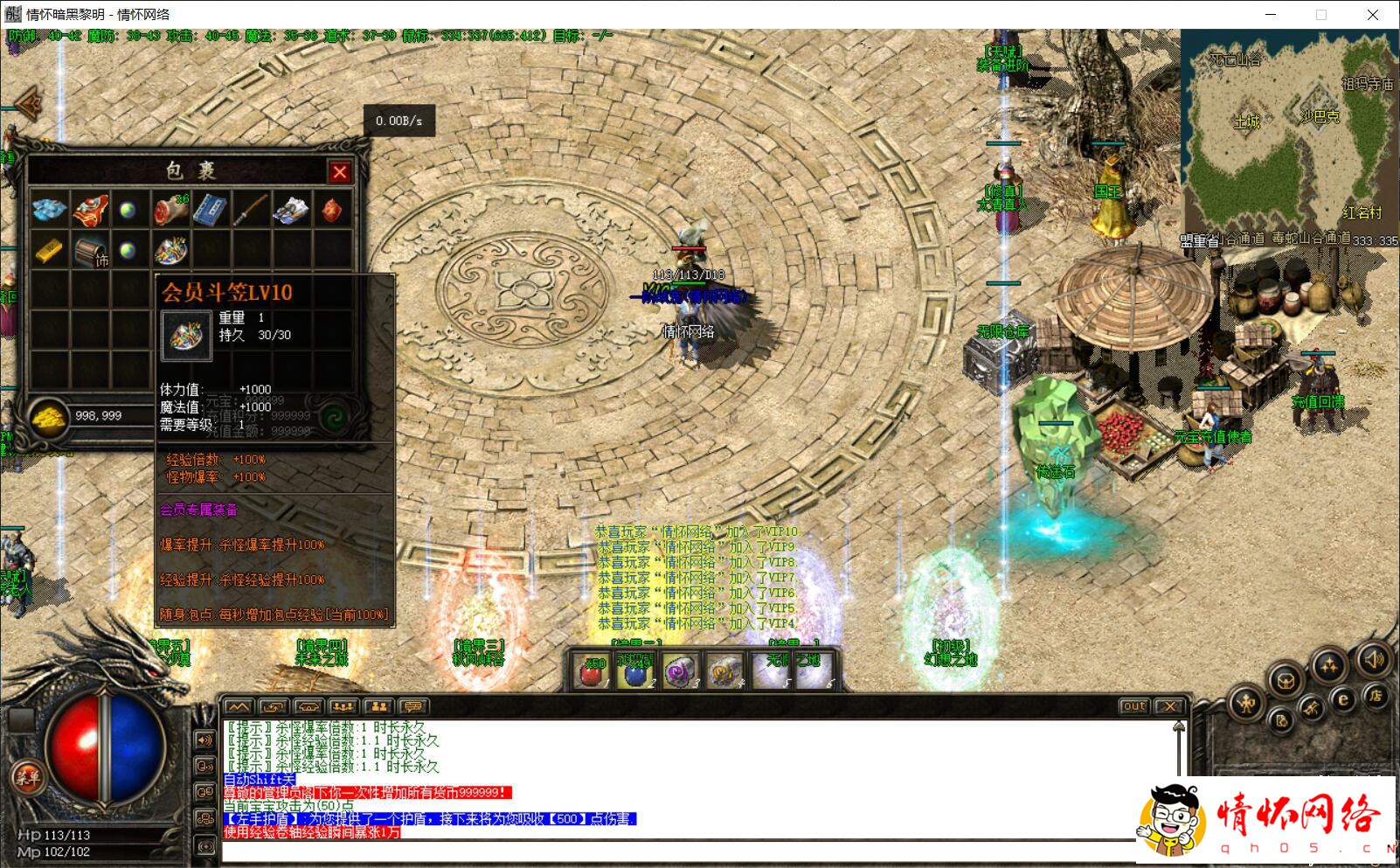Toggle sound with the speaker button
This screenshot has height=868, width=1400.
(x=1374, y=659)
